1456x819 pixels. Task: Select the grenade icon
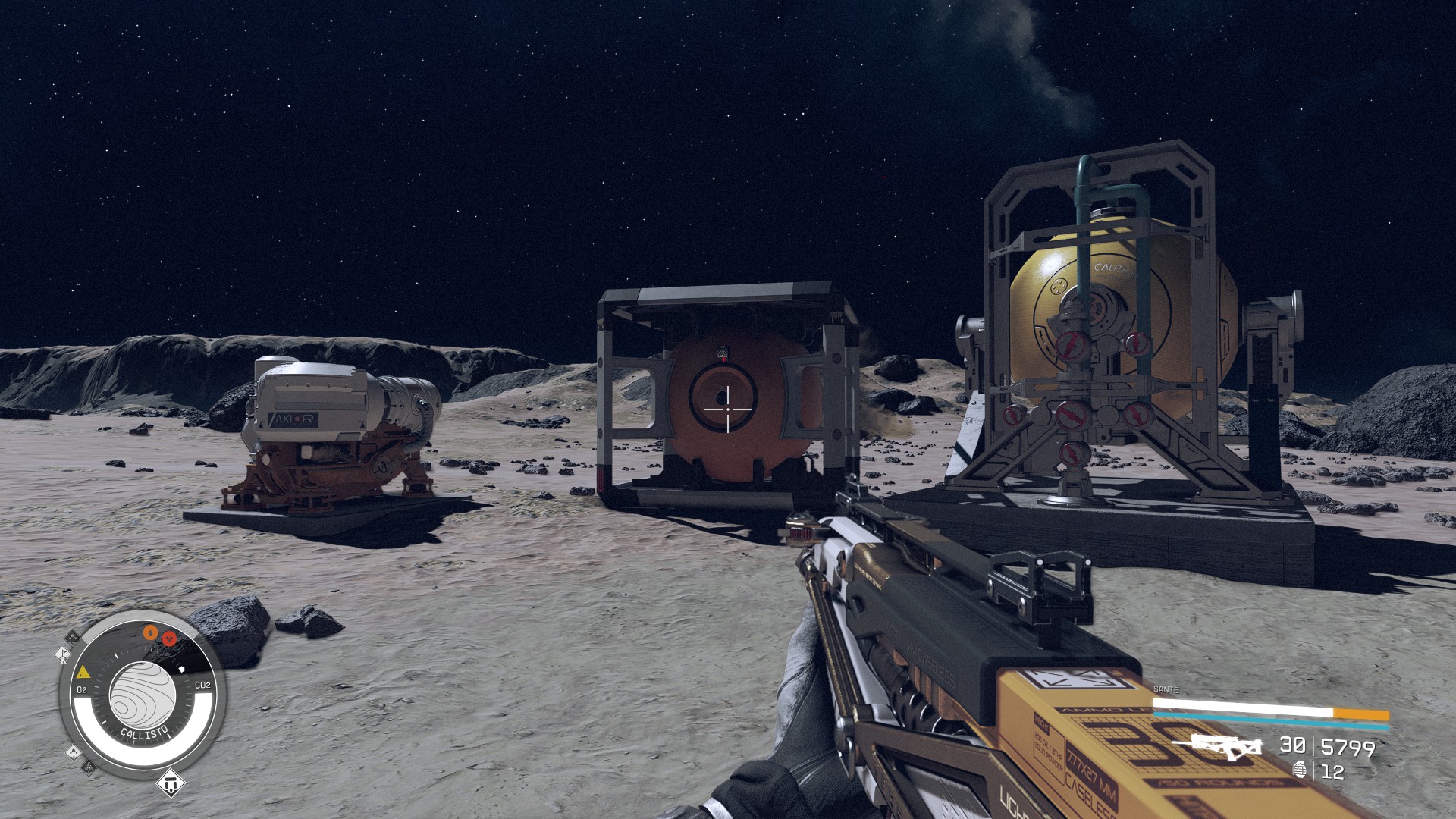tap(1300, 770)
